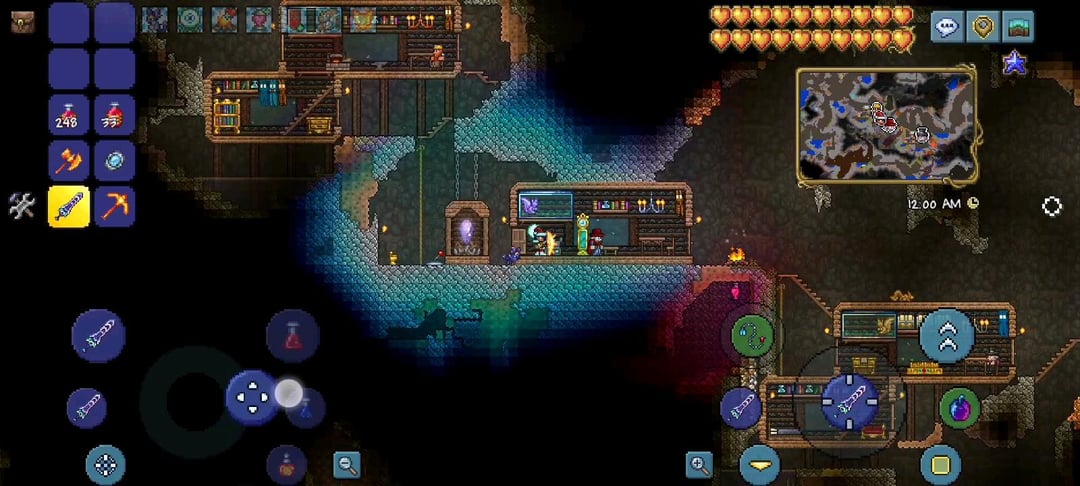The height and width of the screenshot is (486, 1080).
Task: Select the highlighted sword hotbar slot
Action: click(69, 207)
